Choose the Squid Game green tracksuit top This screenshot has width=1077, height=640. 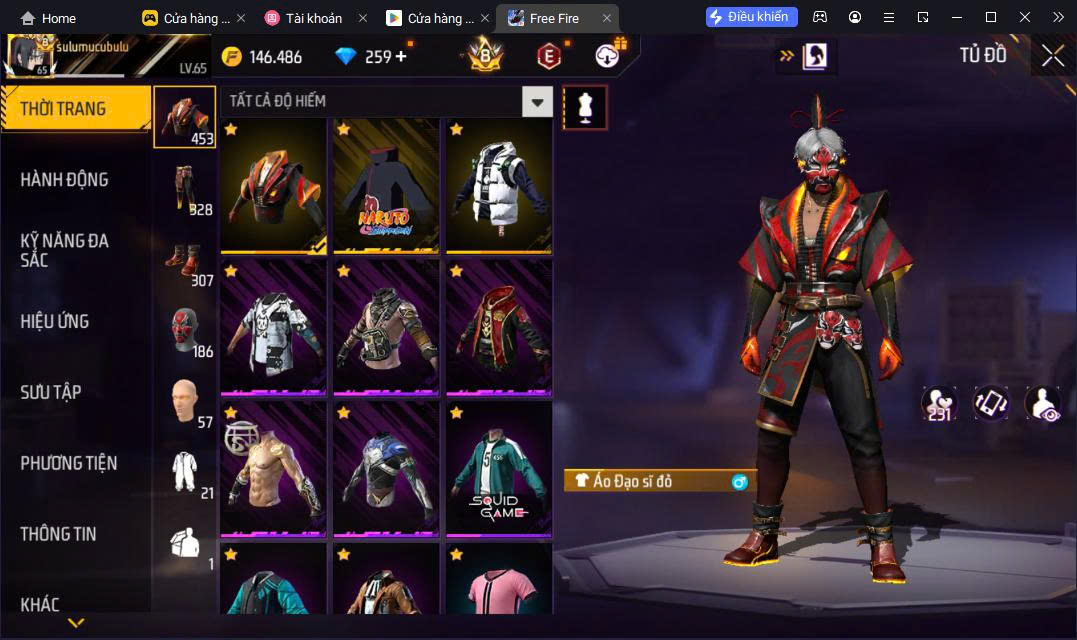click(x=499, y=468)
